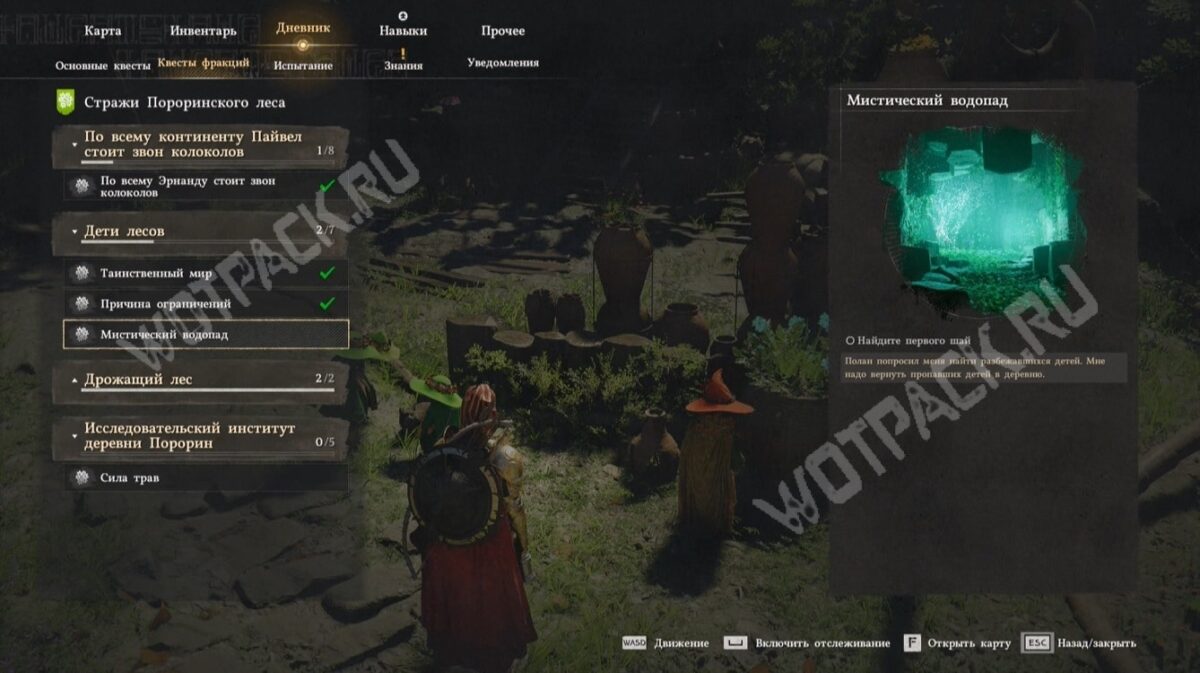Image resolution: width=1200 pixels, height=673 pixels.
Task: Show Основные квесты sub-tab
Action: [102, 65]
